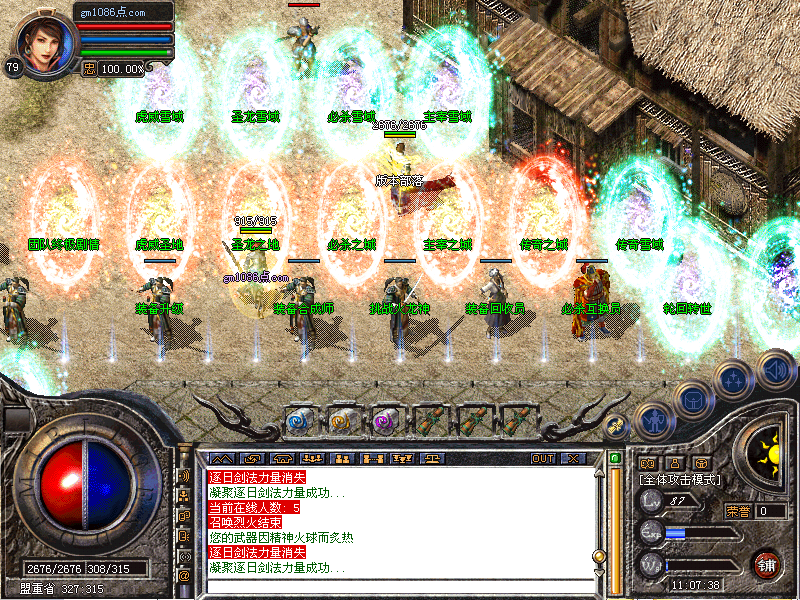Open the character status round button
This screenshot has width=800, height=600.
653,420
